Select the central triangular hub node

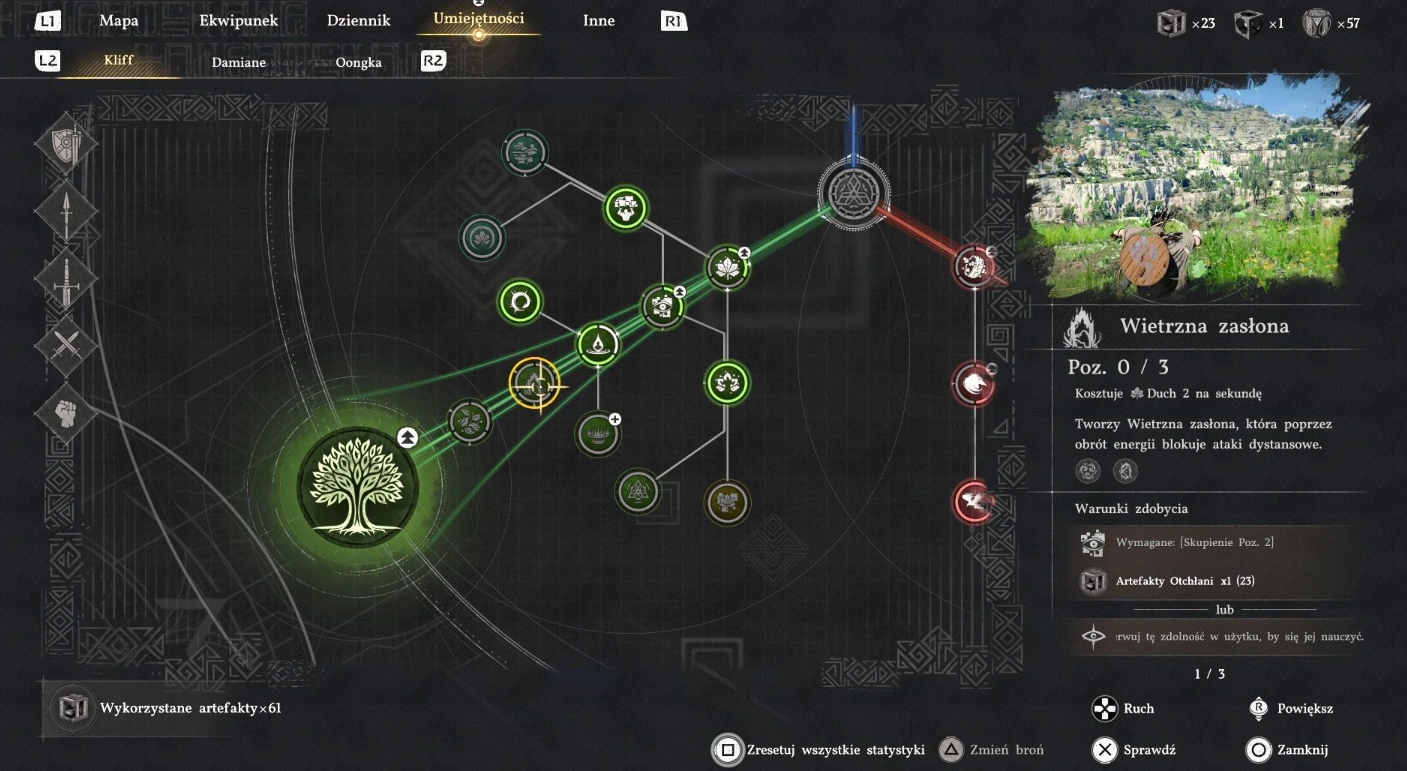point(852,192)
